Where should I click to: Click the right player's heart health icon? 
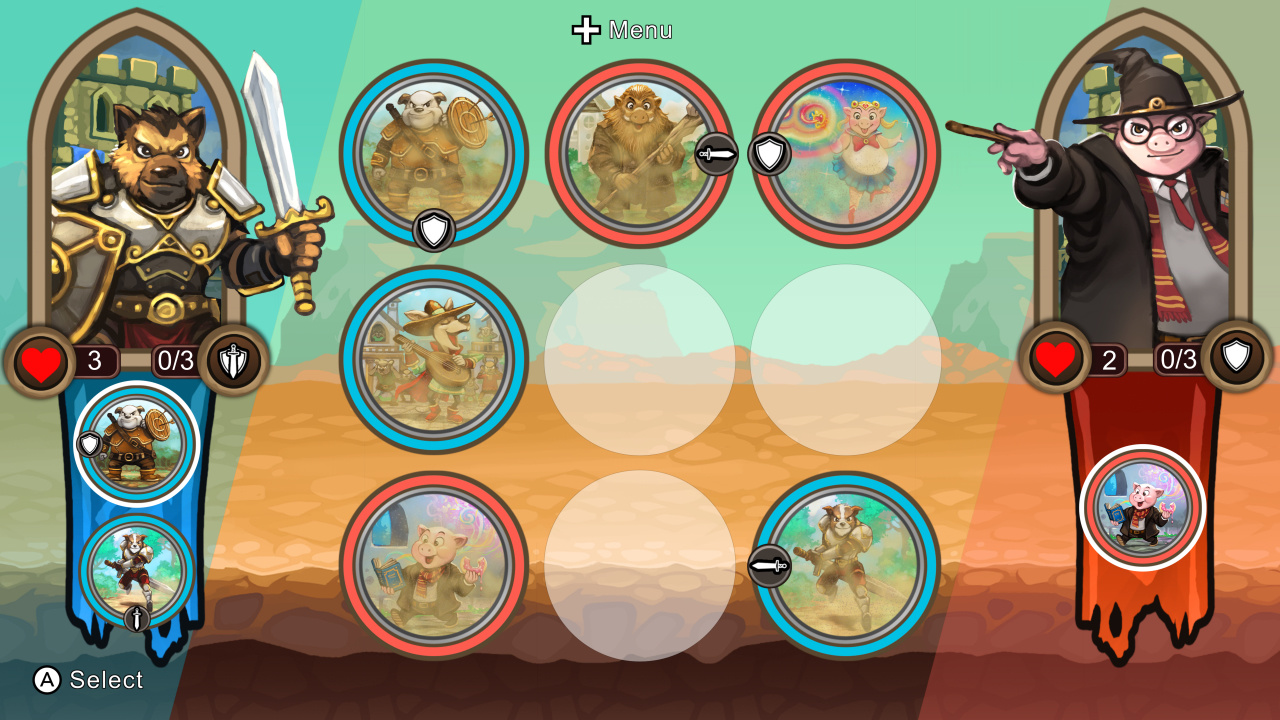[x=1055, y=362]
